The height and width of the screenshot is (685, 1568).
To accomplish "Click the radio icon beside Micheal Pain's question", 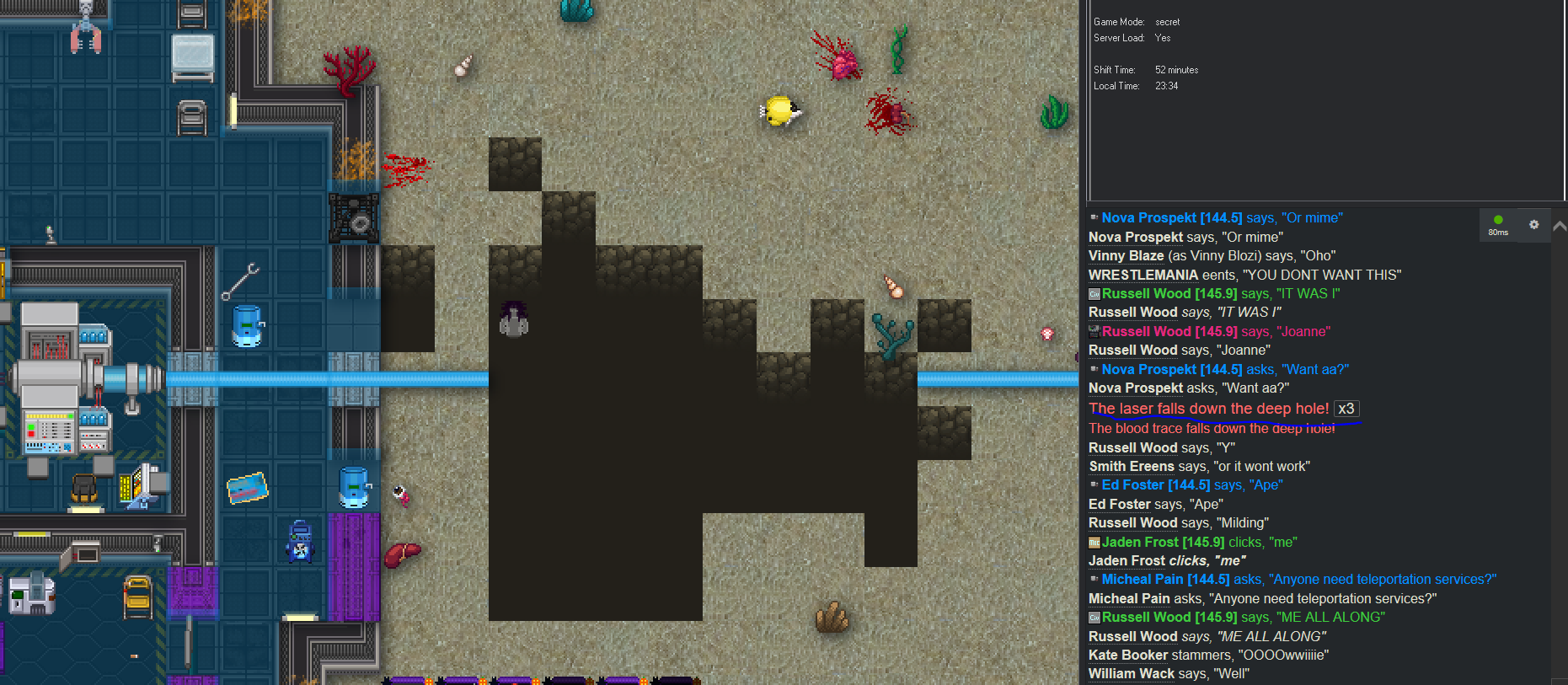I will pos(1094,579).
